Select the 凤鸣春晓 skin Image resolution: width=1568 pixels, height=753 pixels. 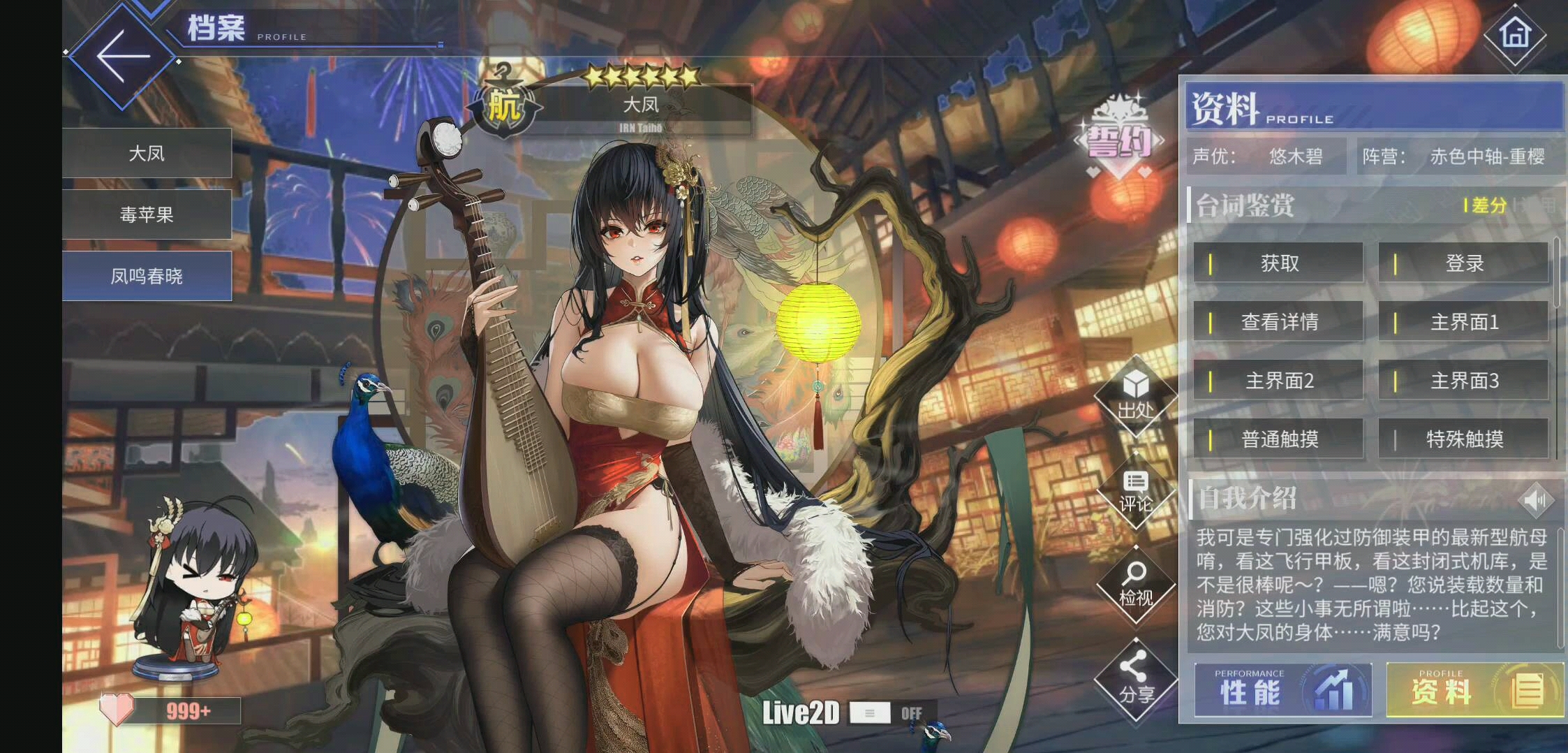[147, 276]
